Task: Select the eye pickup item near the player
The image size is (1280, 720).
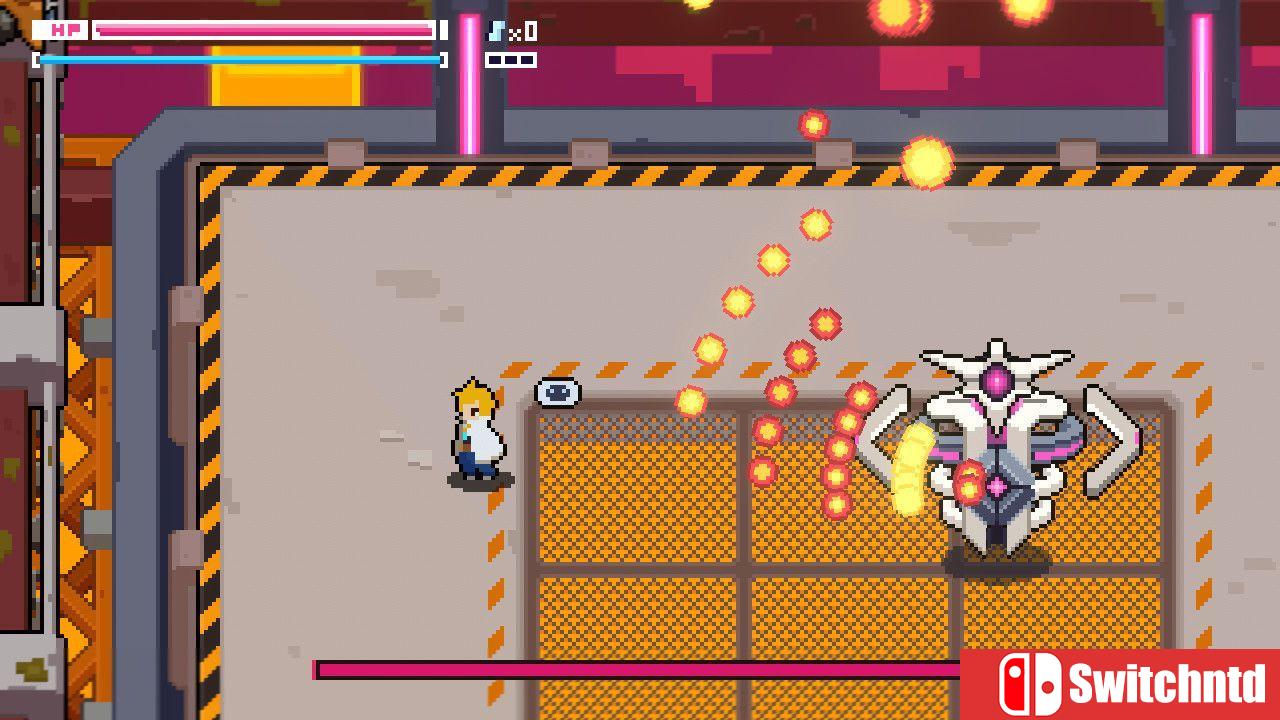Action: (559, 392)
